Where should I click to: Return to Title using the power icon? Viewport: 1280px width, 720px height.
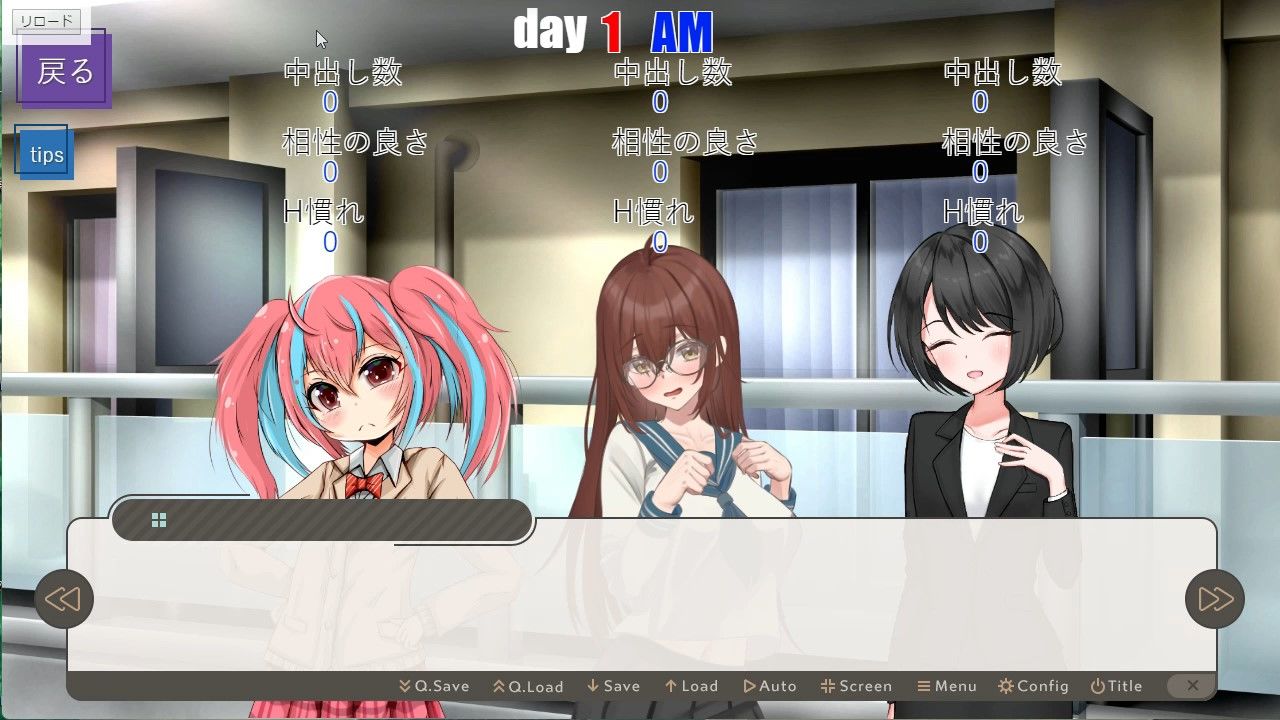1116,686
